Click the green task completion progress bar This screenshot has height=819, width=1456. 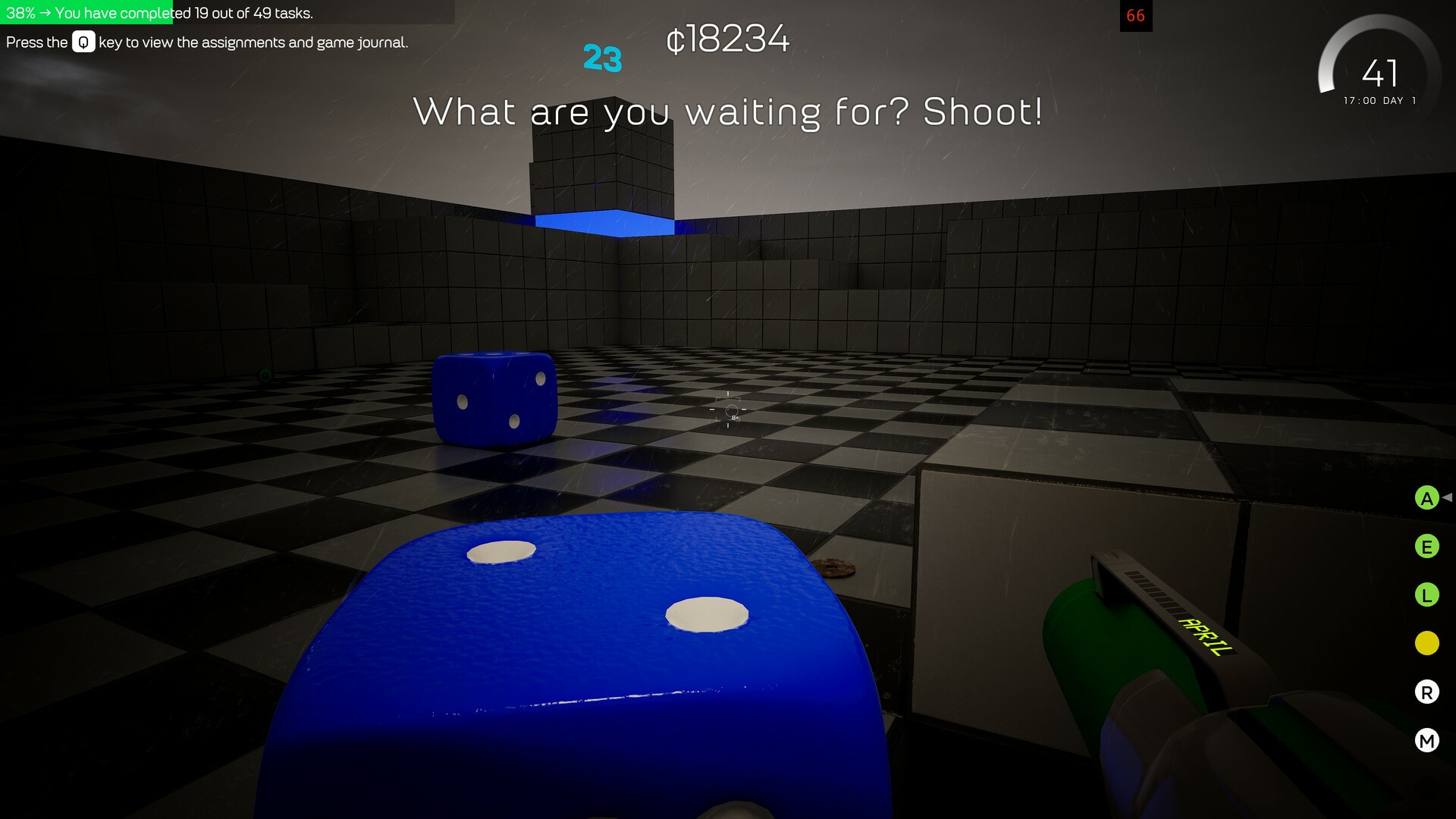[87, 11]
